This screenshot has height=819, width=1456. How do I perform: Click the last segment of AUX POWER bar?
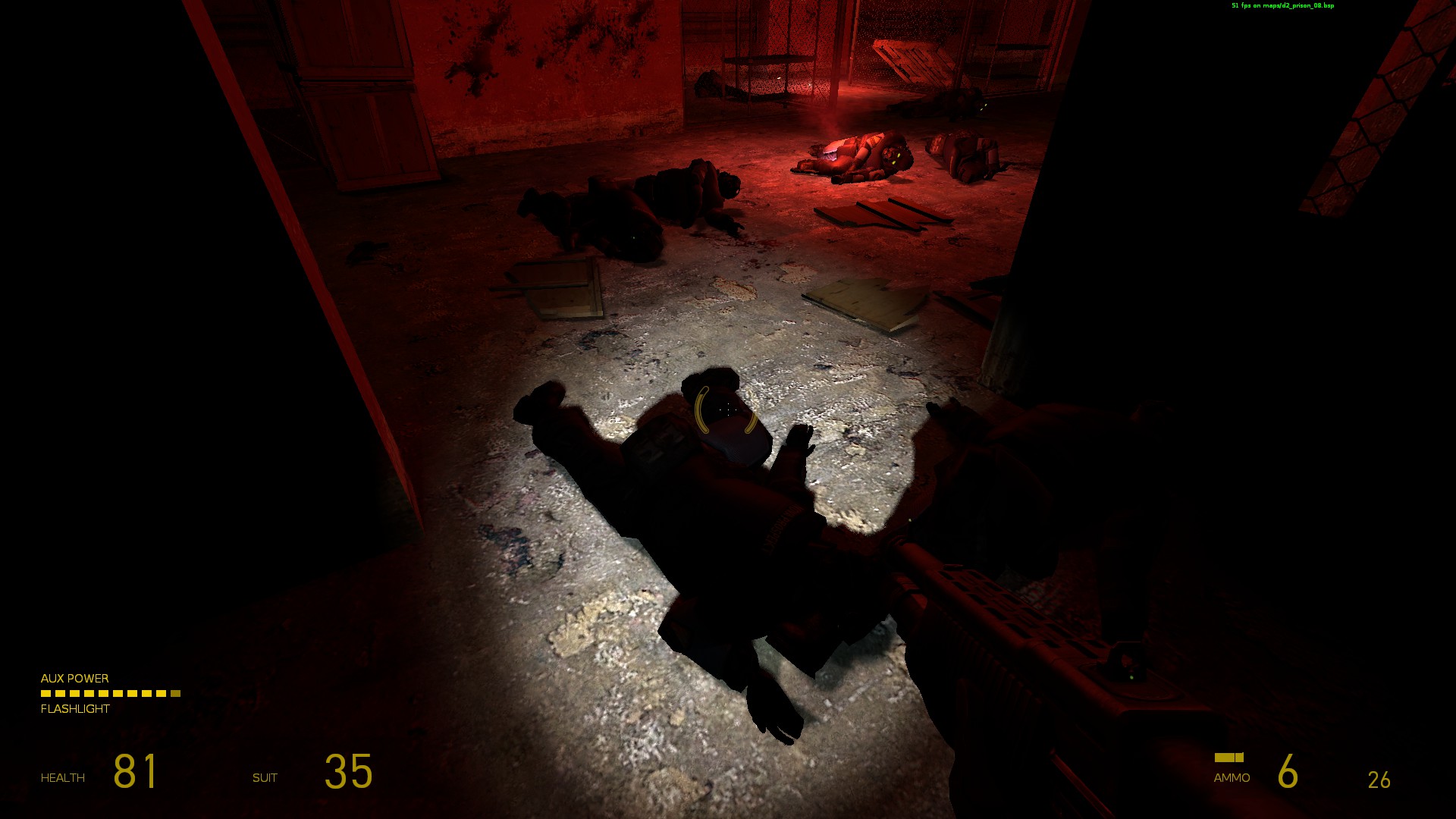click(175, 694)
